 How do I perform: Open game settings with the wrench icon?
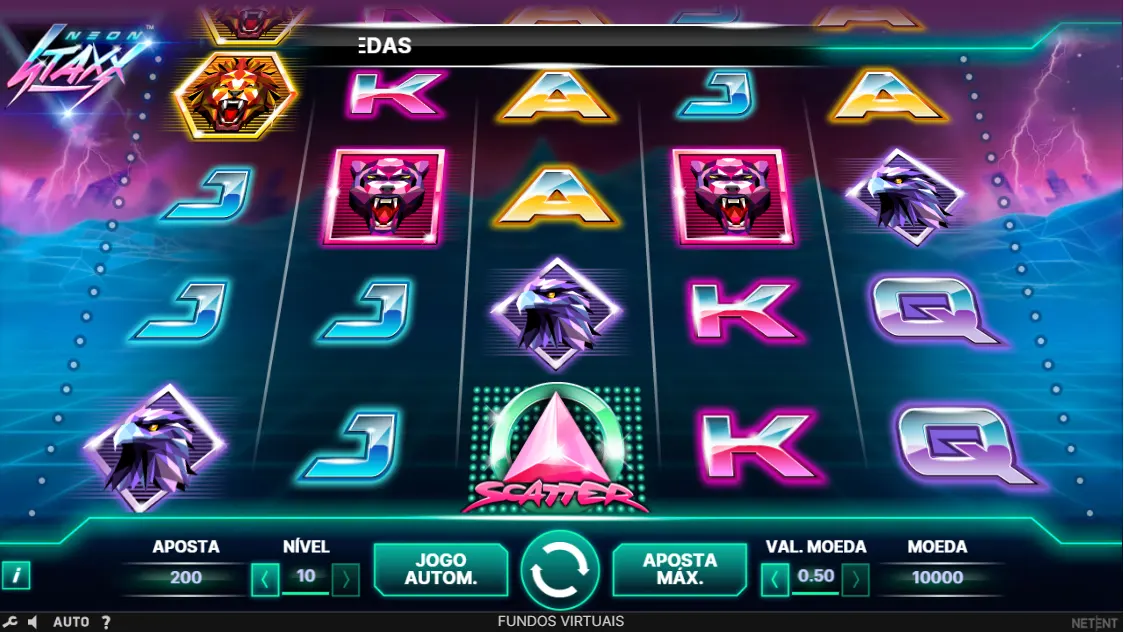pyautogui.click(x=11, y=622)
